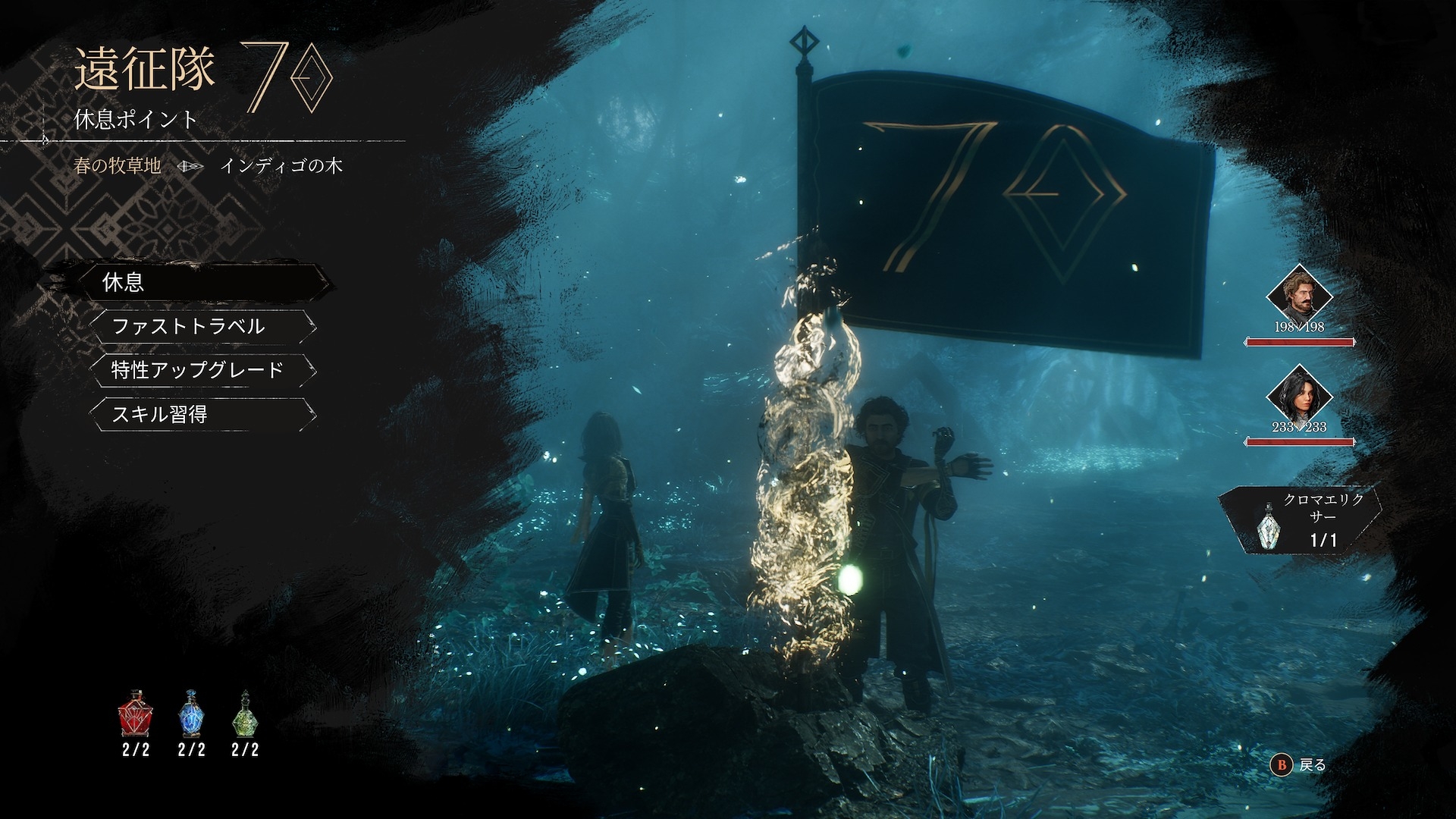This screenshot has height=819, width=1456.
Task: Click the dark-haired woman party portrait
Action: 1299,396
